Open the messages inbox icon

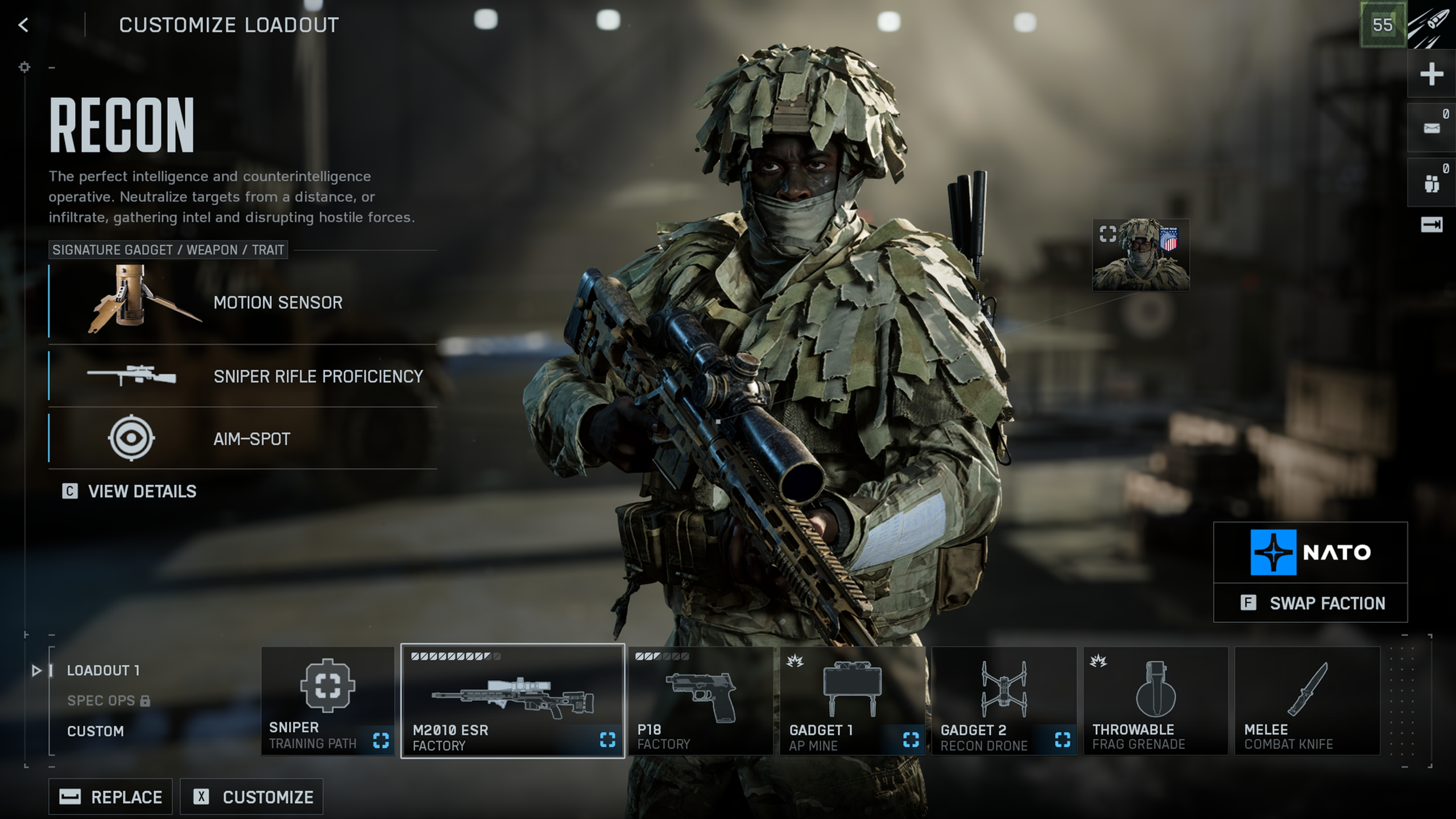(1431, 128)
